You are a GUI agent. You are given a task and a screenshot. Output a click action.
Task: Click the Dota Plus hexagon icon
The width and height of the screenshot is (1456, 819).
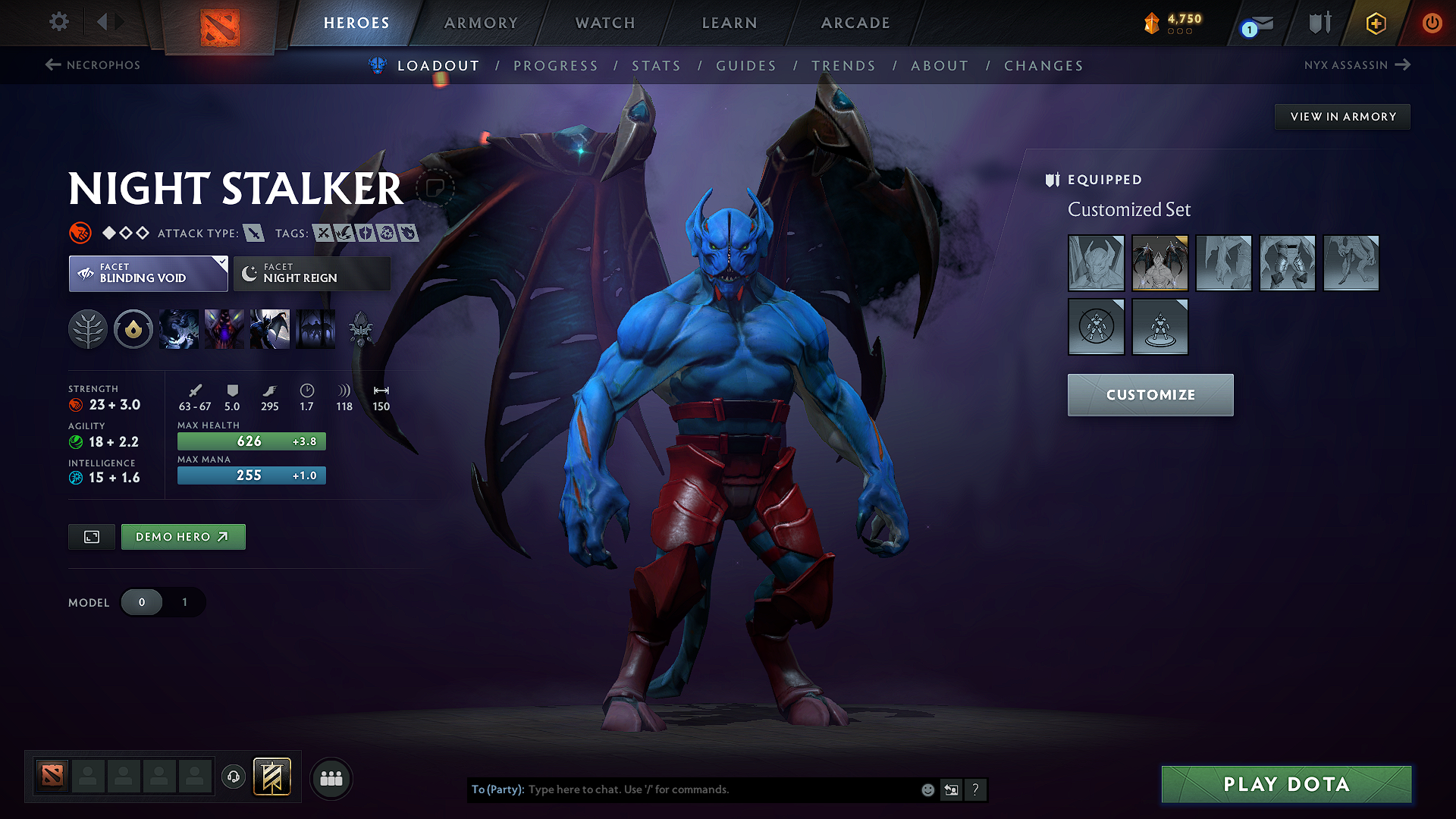pyautogui.click(x=1375, y=23)
